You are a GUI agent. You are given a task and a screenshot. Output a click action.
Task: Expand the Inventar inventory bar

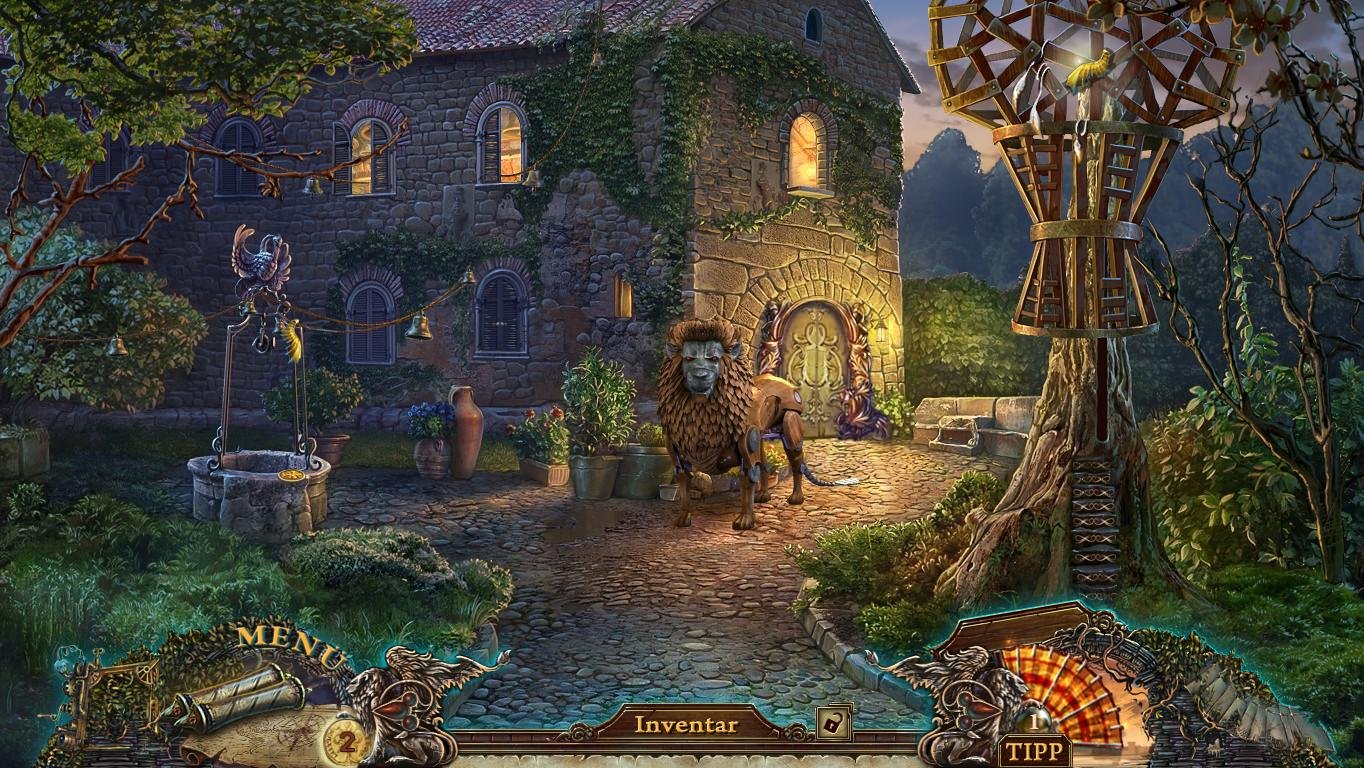pyautogui.click(x=686, y=724)
